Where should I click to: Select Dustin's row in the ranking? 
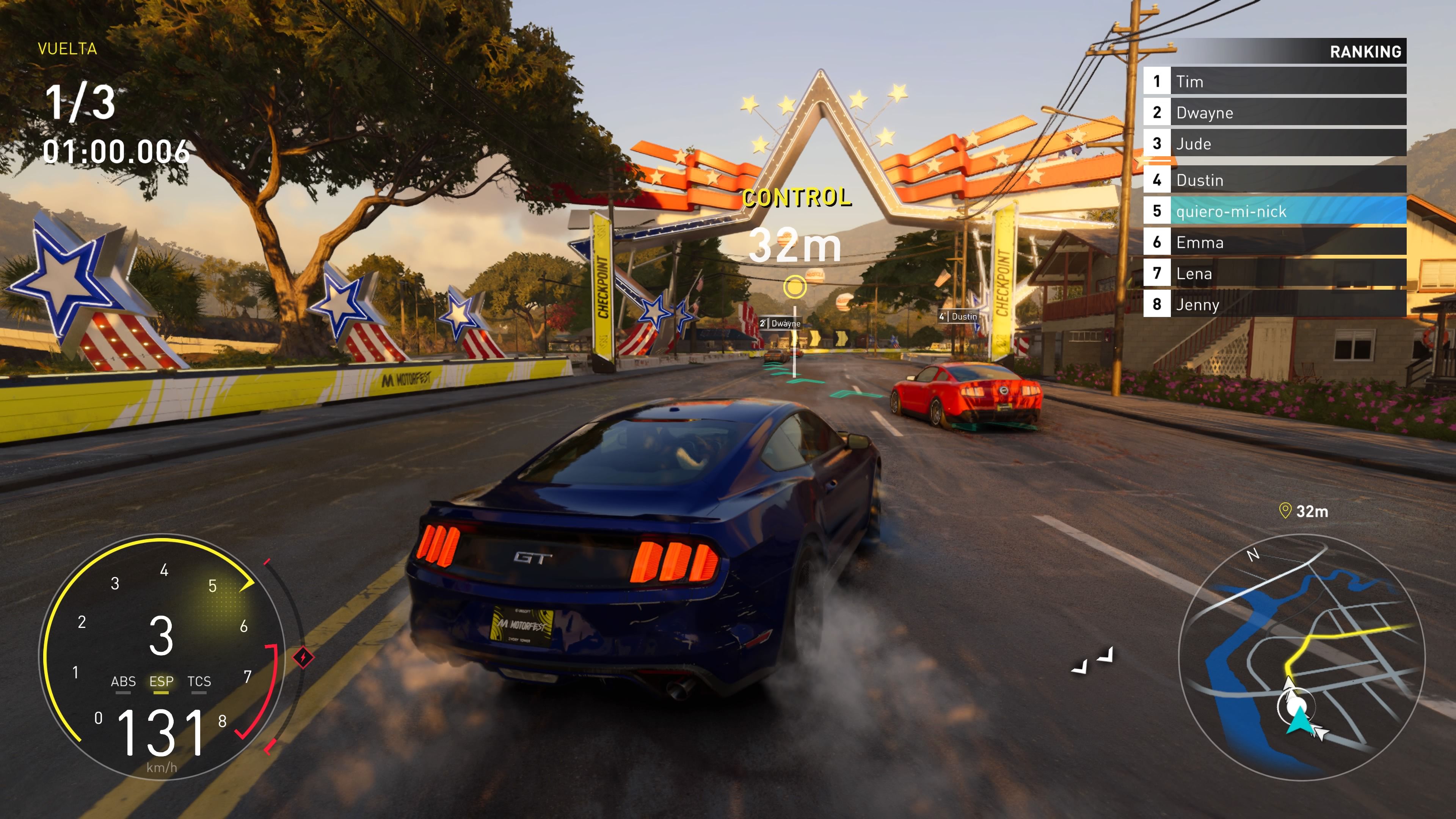point(1274,180)
